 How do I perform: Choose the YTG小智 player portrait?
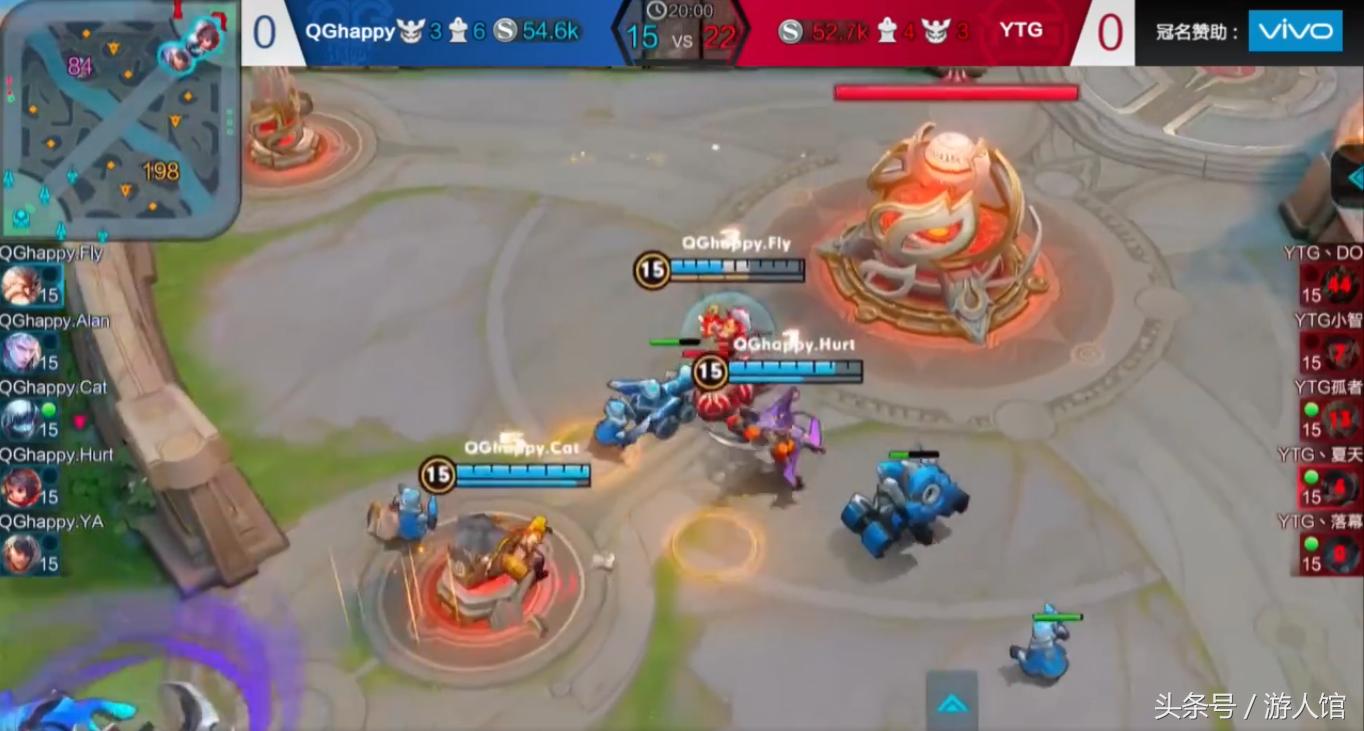(x=1342, y=352)
